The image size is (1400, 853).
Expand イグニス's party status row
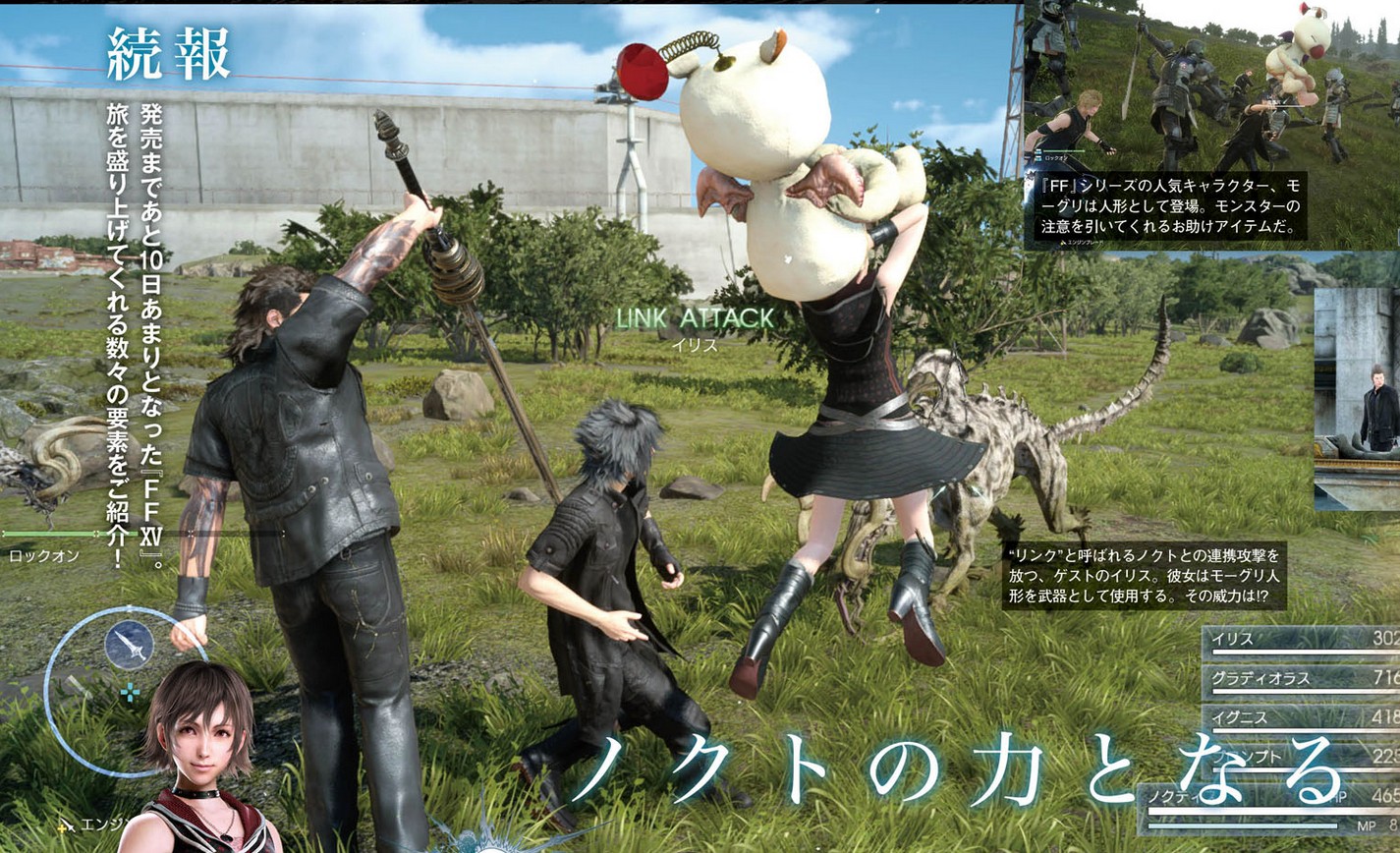click(1240, 717)
